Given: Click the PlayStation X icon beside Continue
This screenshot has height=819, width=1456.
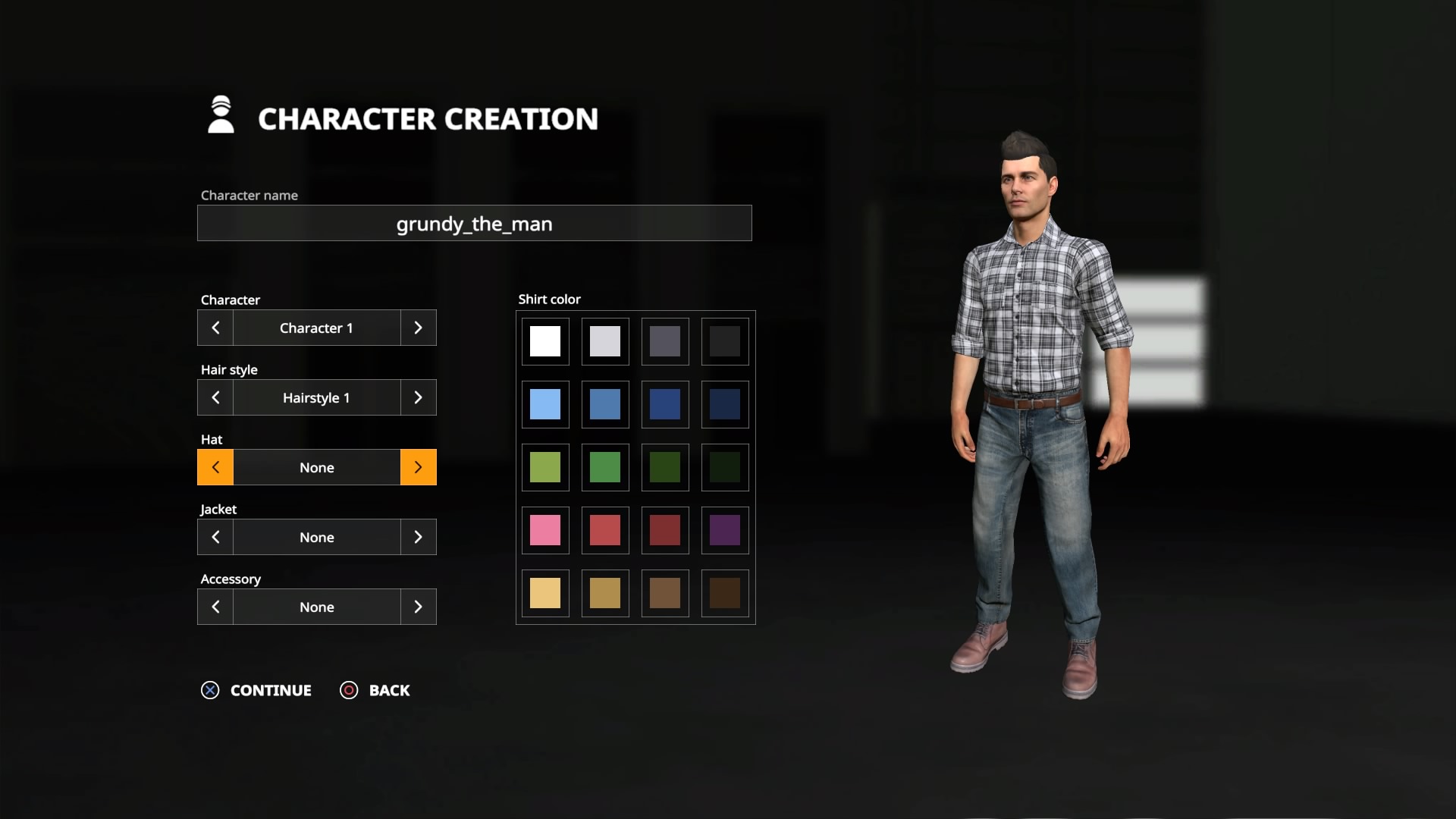Looking at the screenshot, I should coord(210,690).
